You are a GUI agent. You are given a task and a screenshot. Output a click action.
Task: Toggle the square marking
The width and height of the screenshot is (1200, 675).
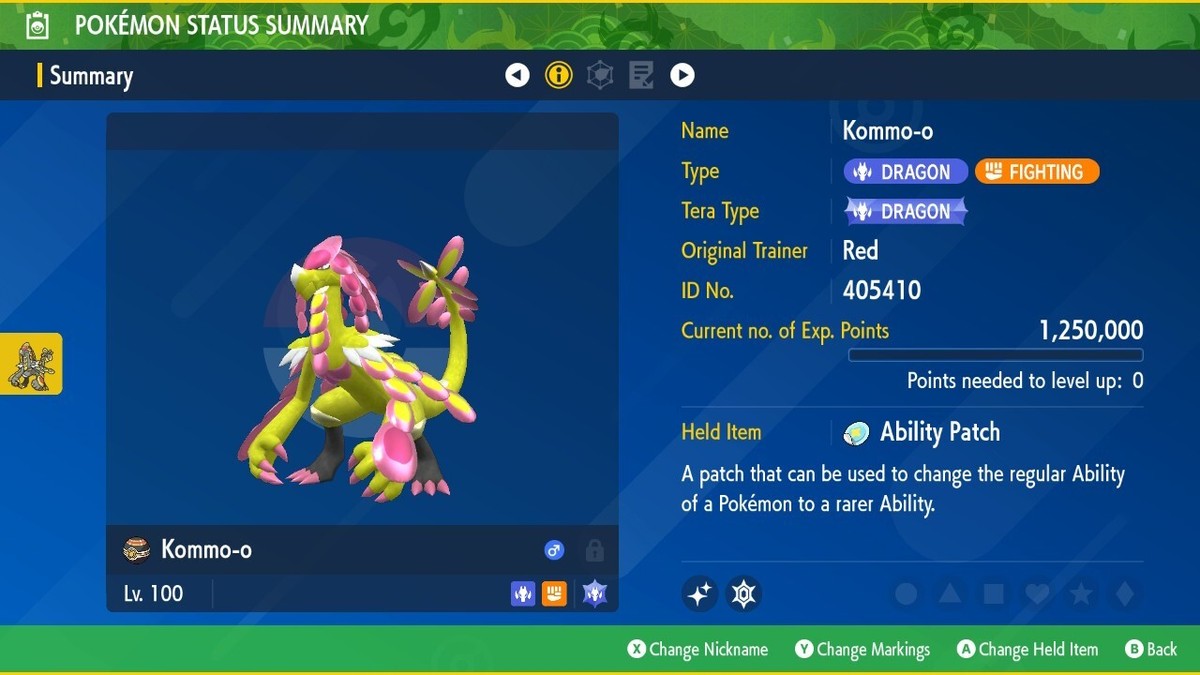tap(993, 594)
